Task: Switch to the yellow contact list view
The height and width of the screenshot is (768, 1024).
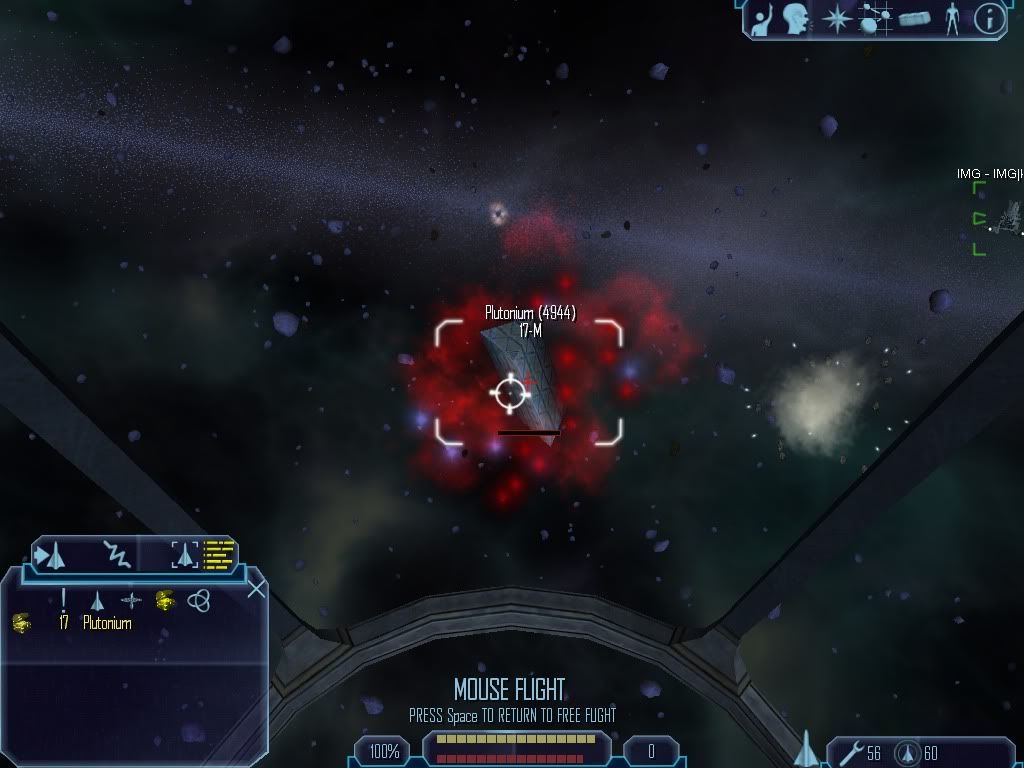Action: pos(220,554)
